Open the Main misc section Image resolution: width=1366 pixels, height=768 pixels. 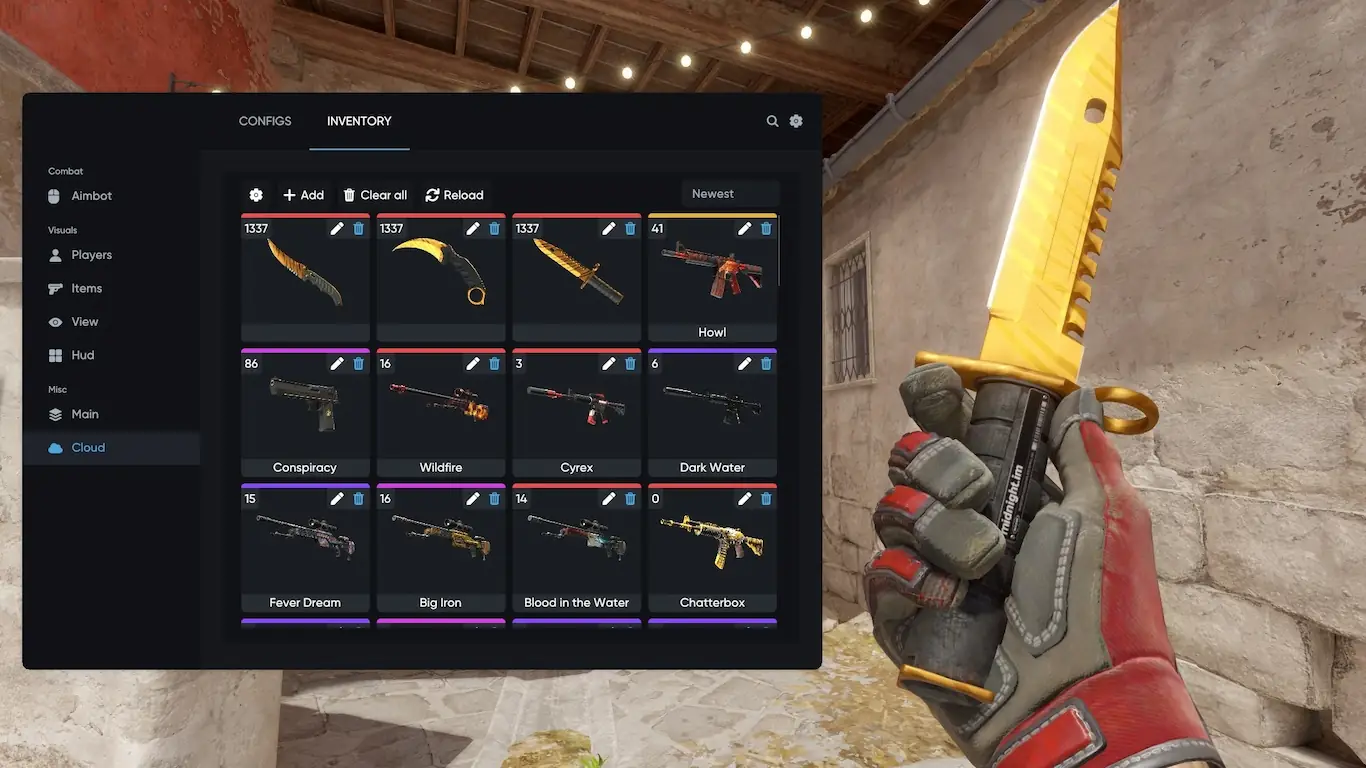(x=84, y=414)
